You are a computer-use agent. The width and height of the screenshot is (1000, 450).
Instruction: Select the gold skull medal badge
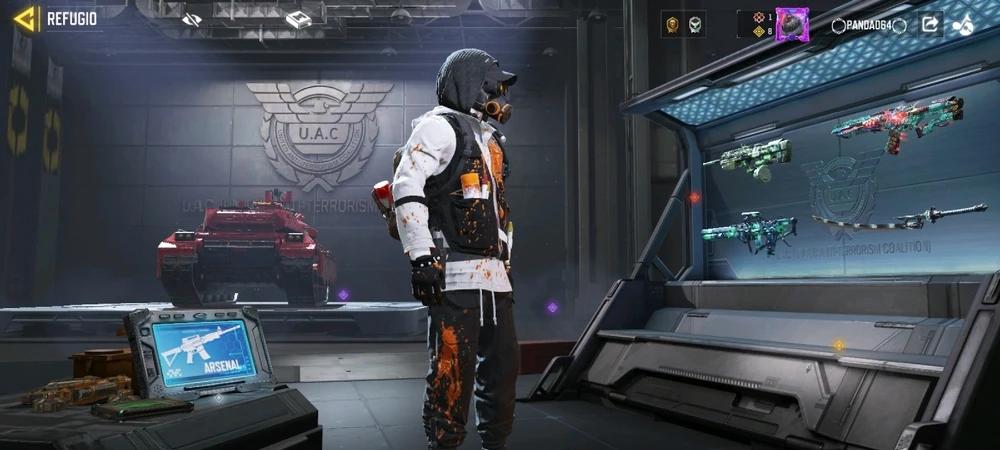pyautogui.click(x=672, y=24)
